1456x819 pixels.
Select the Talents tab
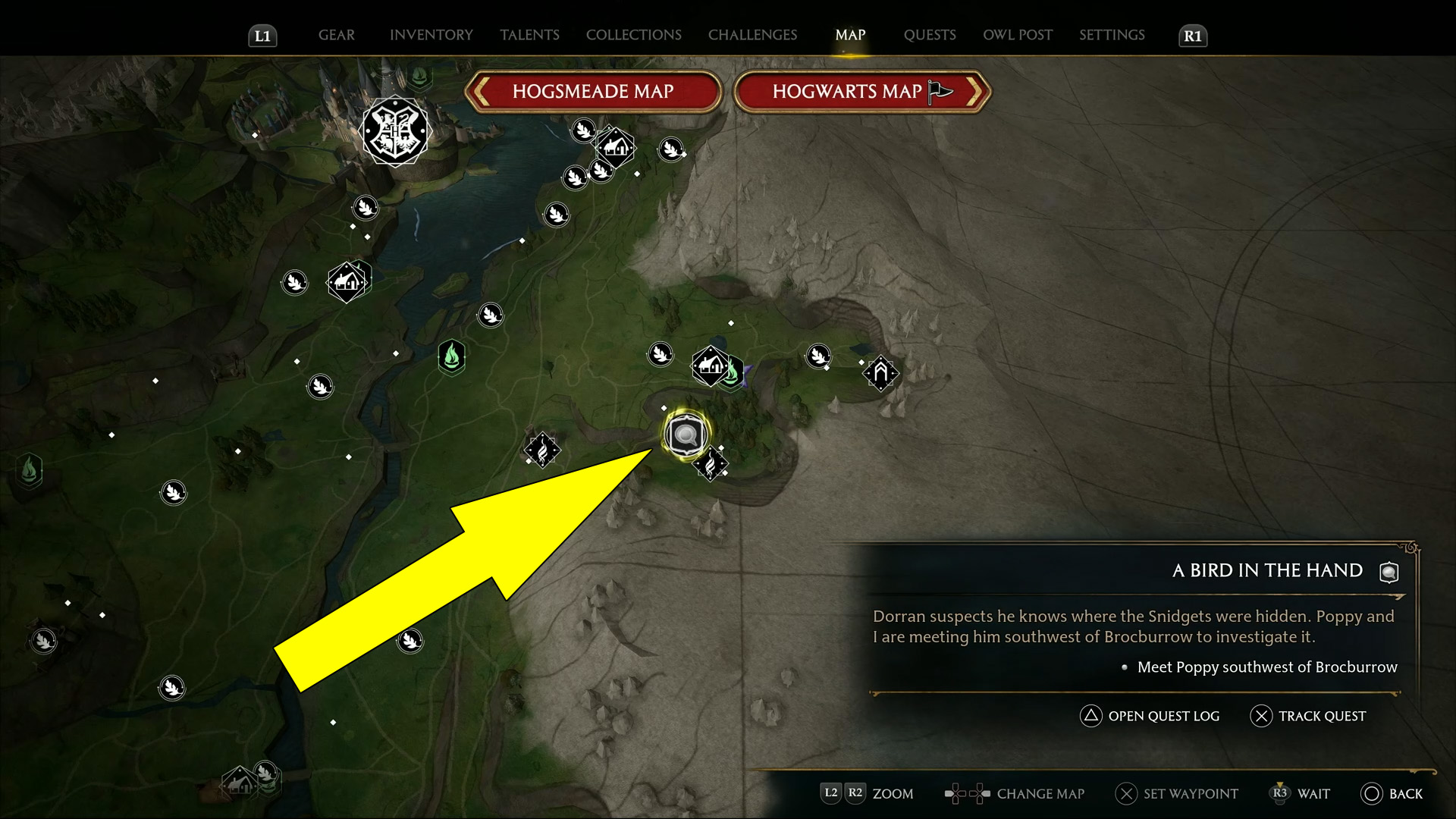coord(529,35)
